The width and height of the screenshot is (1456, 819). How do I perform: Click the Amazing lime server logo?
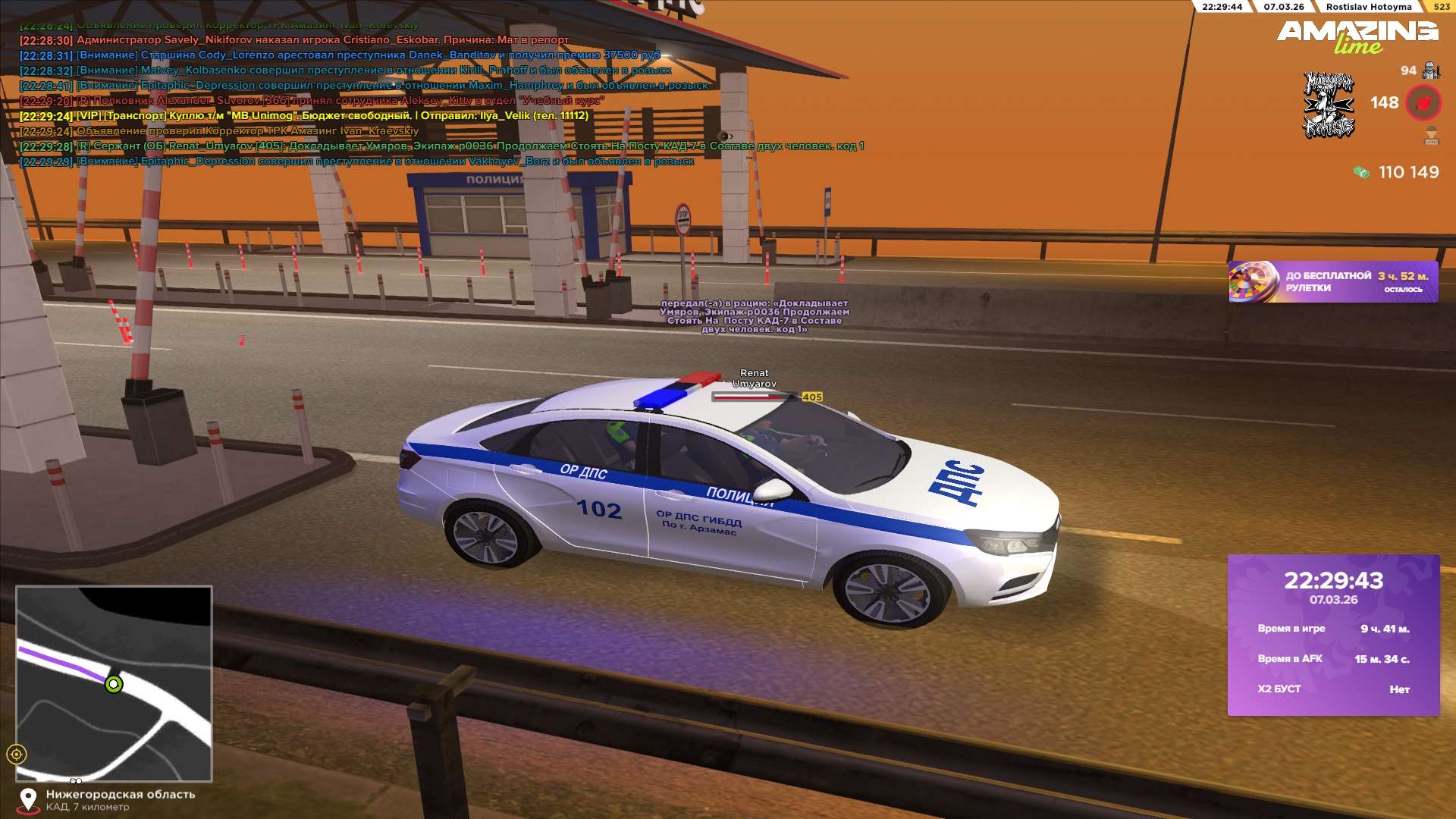pyautogui.click(x=1357, y=36)
